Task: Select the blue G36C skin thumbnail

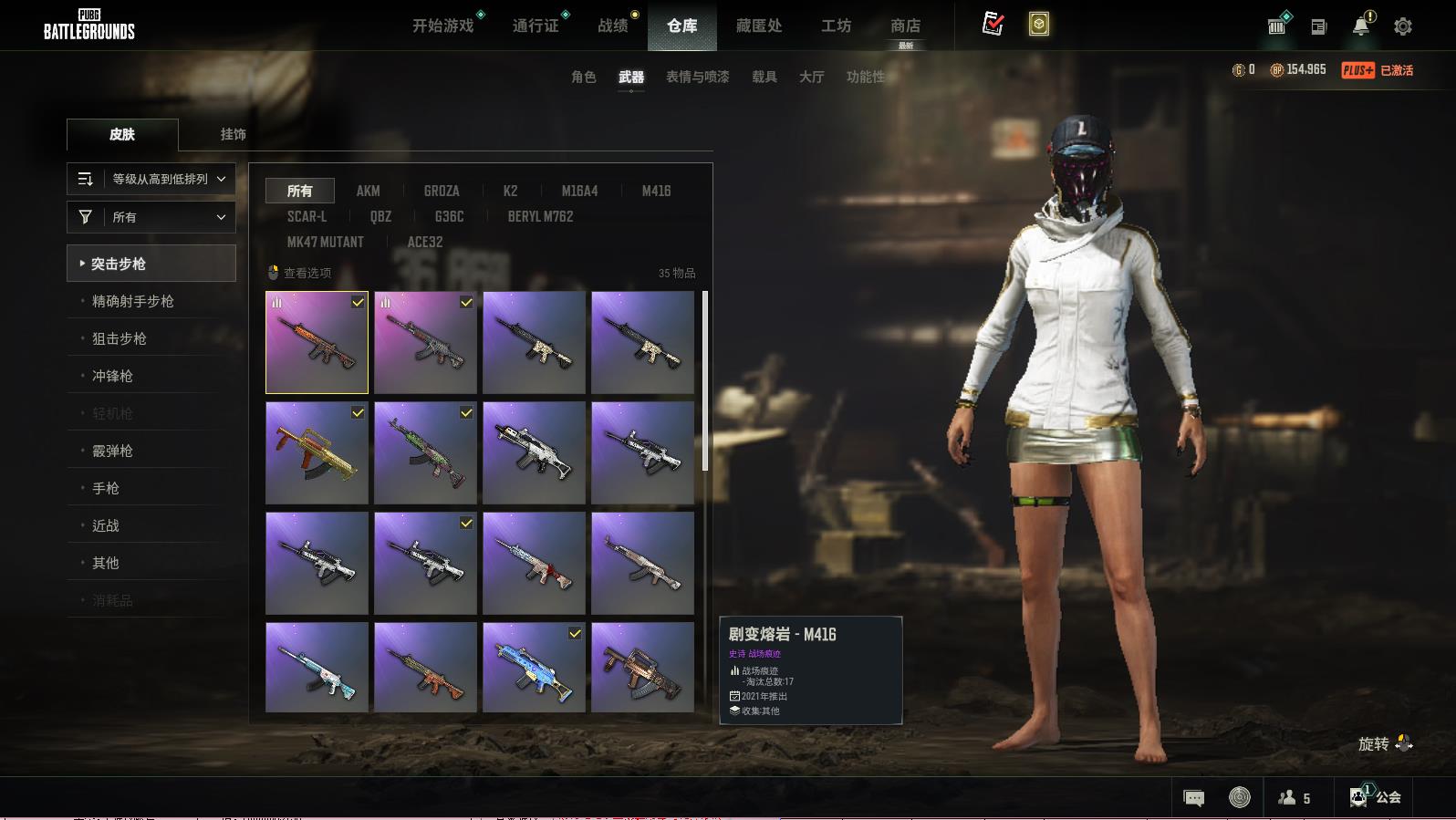Action: pyautogui.click(x=534, y=667)
